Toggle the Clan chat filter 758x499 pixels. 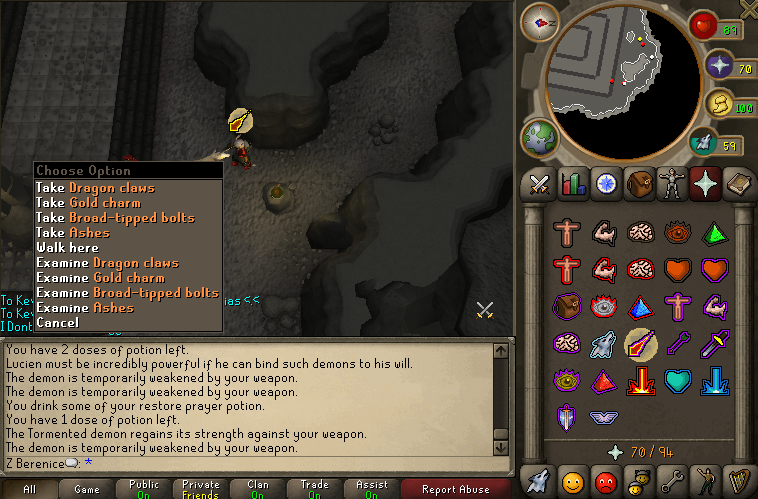tap(257, 489)
